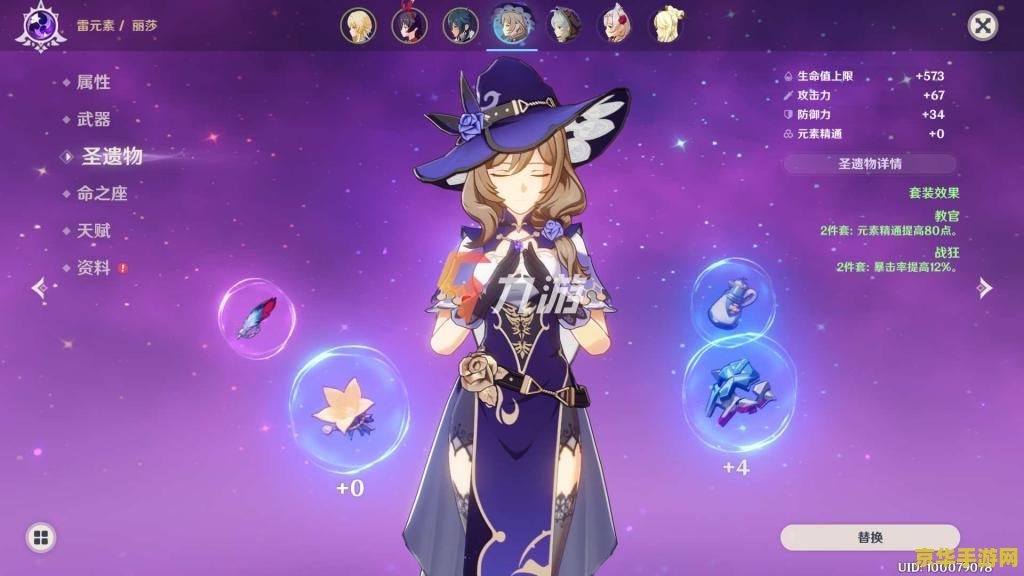Open the 属性 attributes menu
This screenshot has height=576, width=1024.
click(x=93, y=82)
